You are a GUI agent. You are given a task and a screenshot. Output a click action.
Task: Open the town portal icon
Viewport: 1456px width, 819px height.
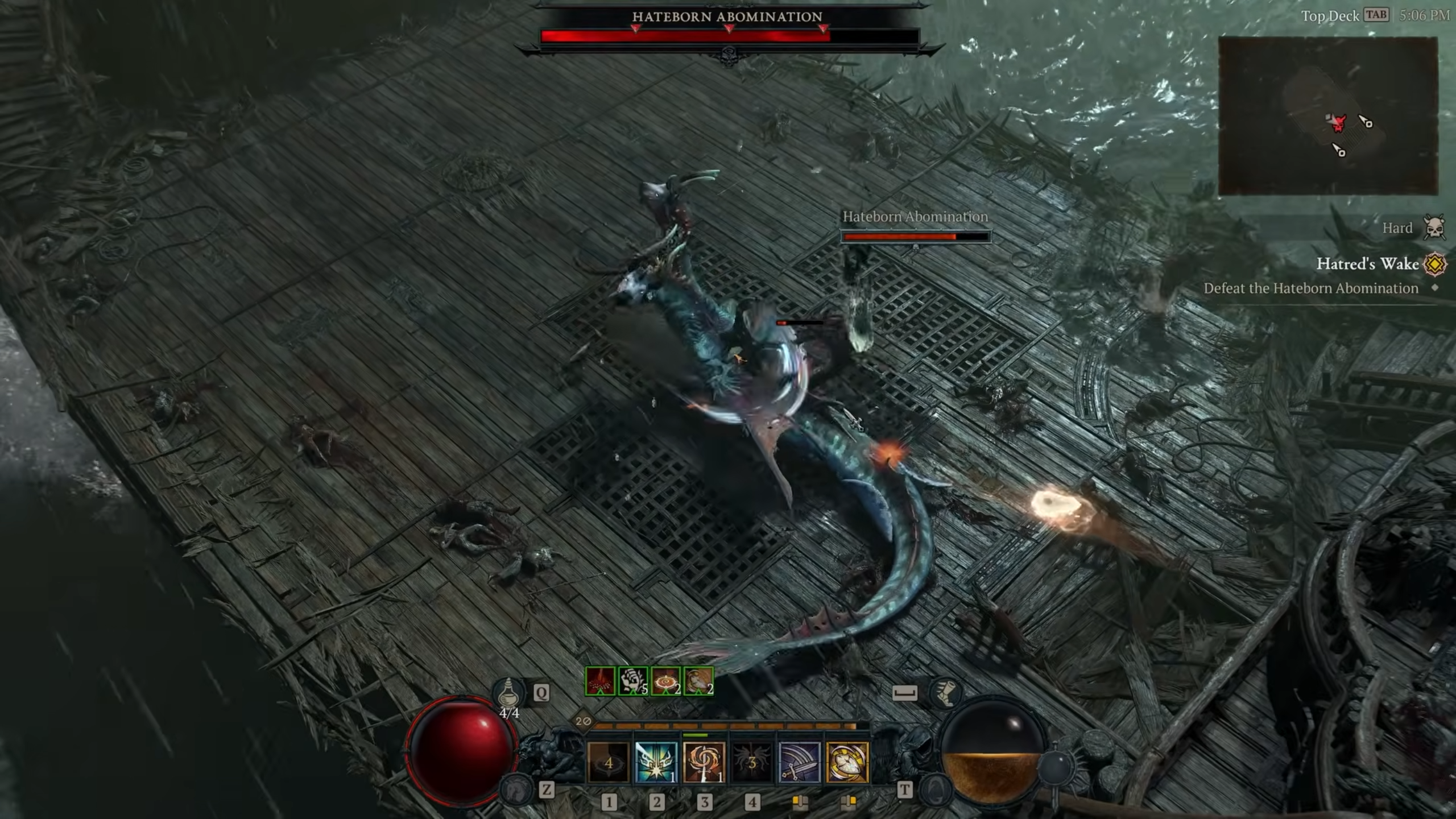coord(936,789)
